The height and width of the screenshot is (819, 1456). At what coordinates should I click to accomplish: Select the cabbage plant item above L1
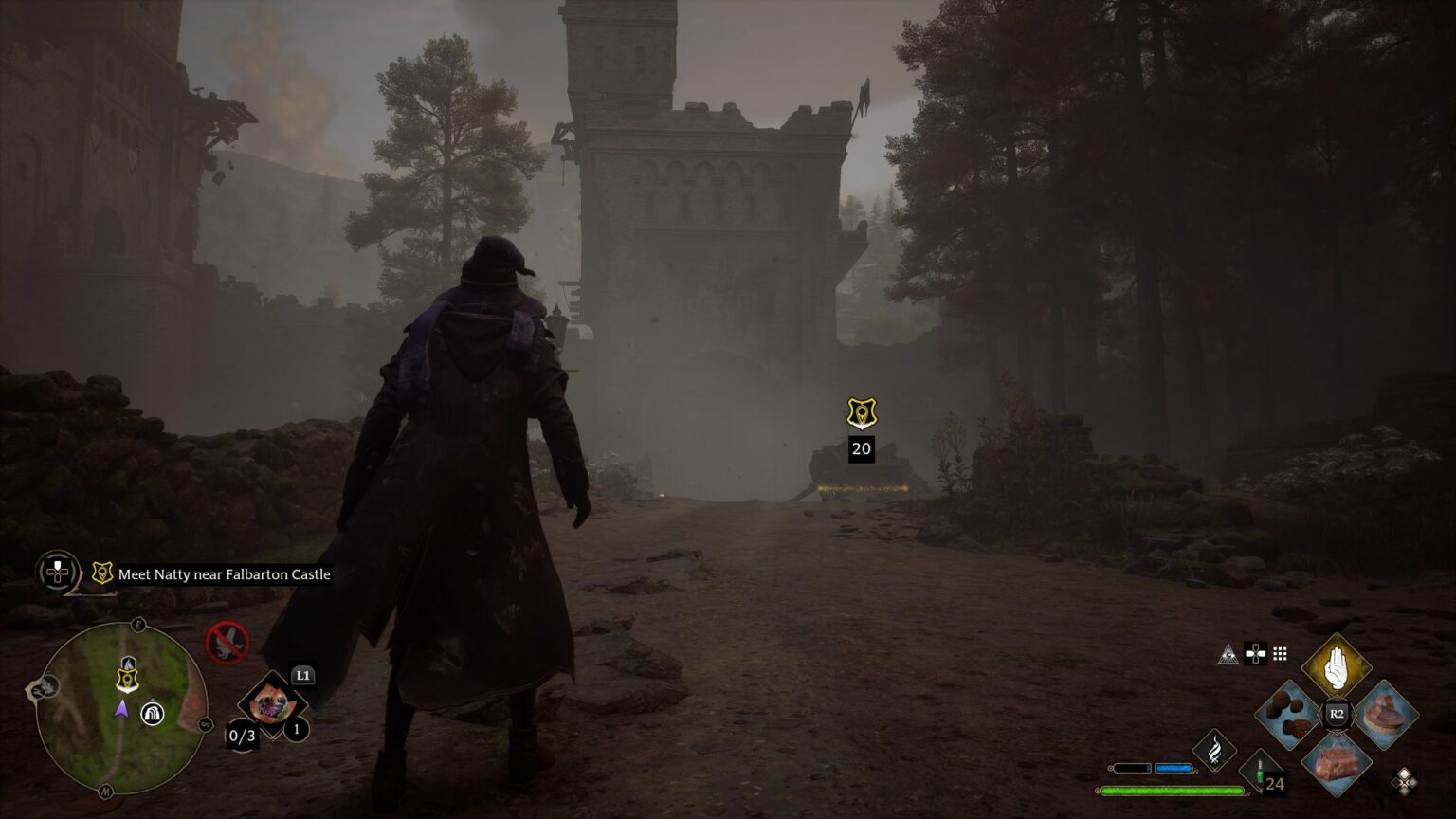coord(273,702)
